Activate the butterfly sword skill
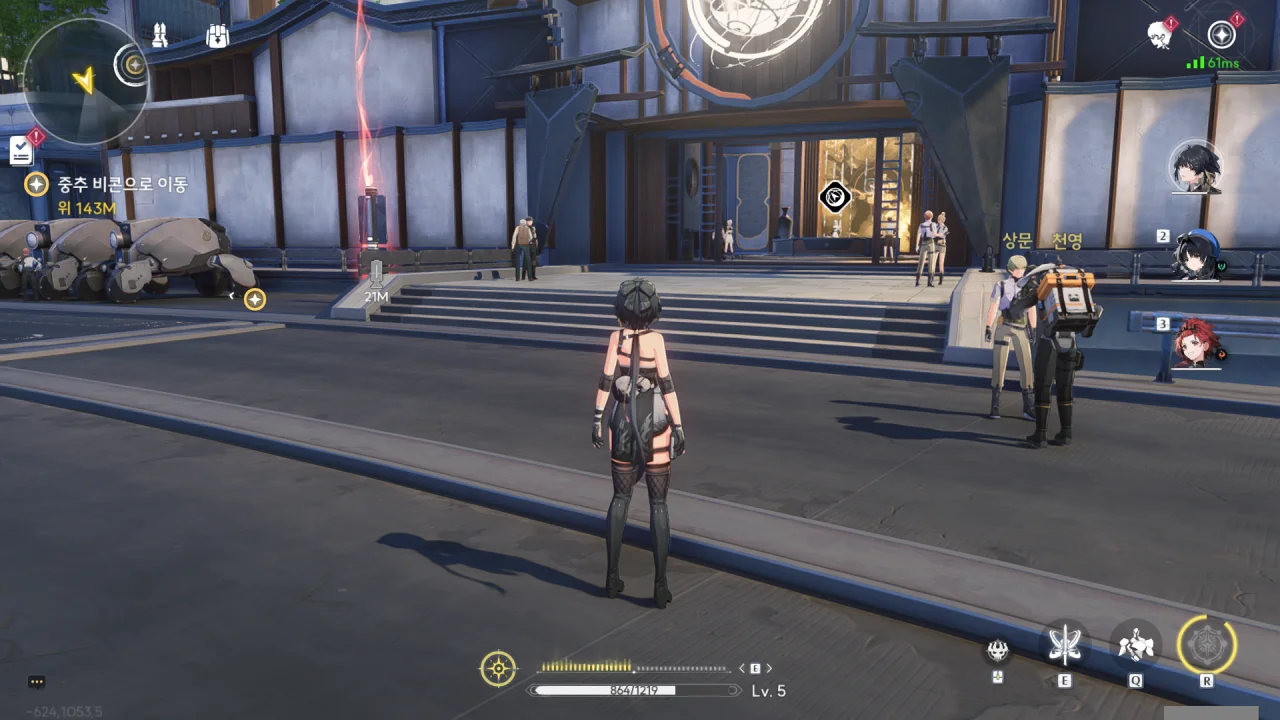1280x720 pixels. click(x=1064, y=644)
